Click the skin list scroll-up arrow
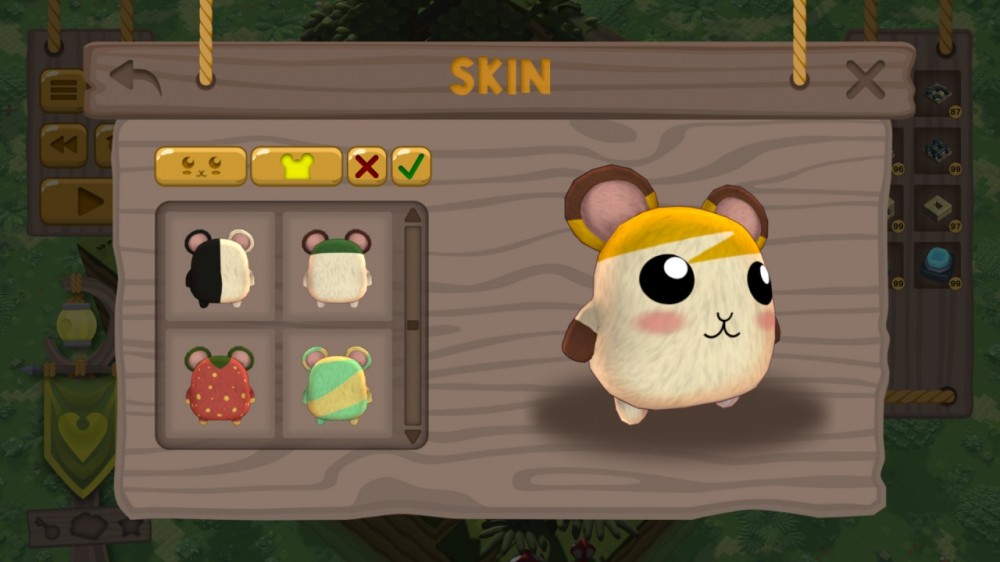Viewport: 1000px width, 562px height. pos(412,215)
